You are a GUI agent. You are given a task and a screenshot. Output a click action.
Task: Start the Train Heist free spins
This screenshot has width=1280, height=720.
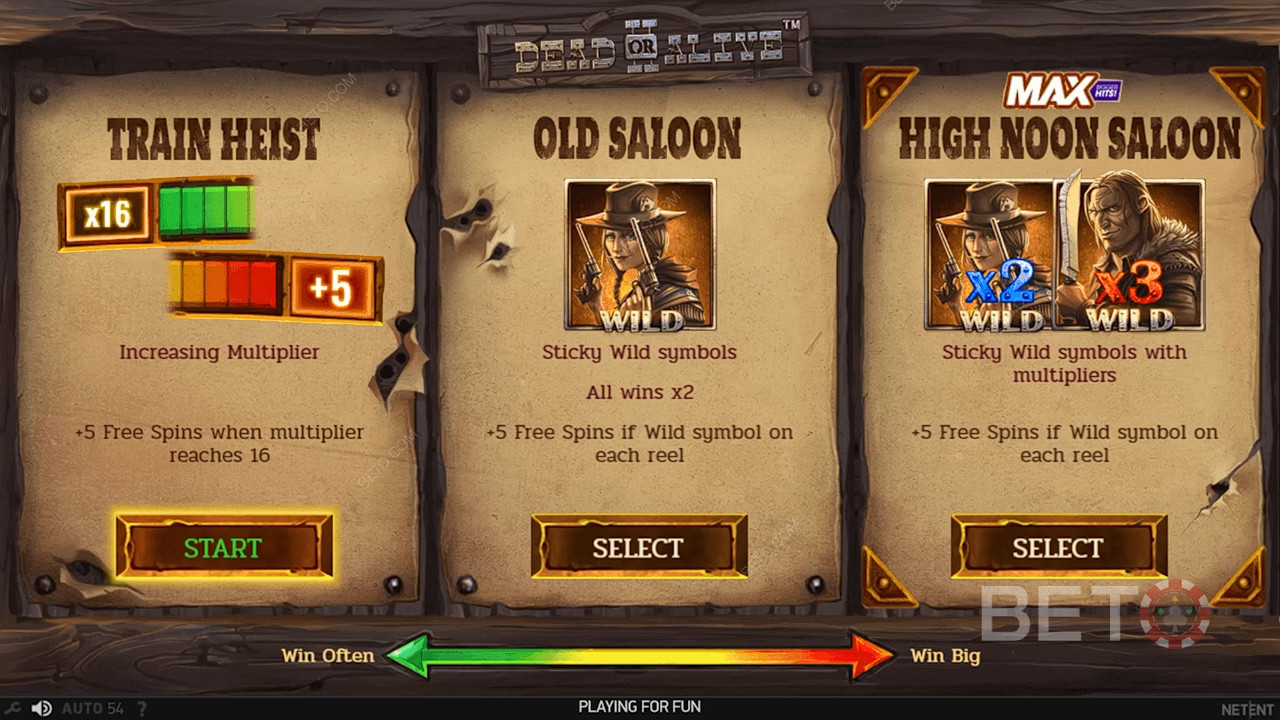tap(223, 547)
